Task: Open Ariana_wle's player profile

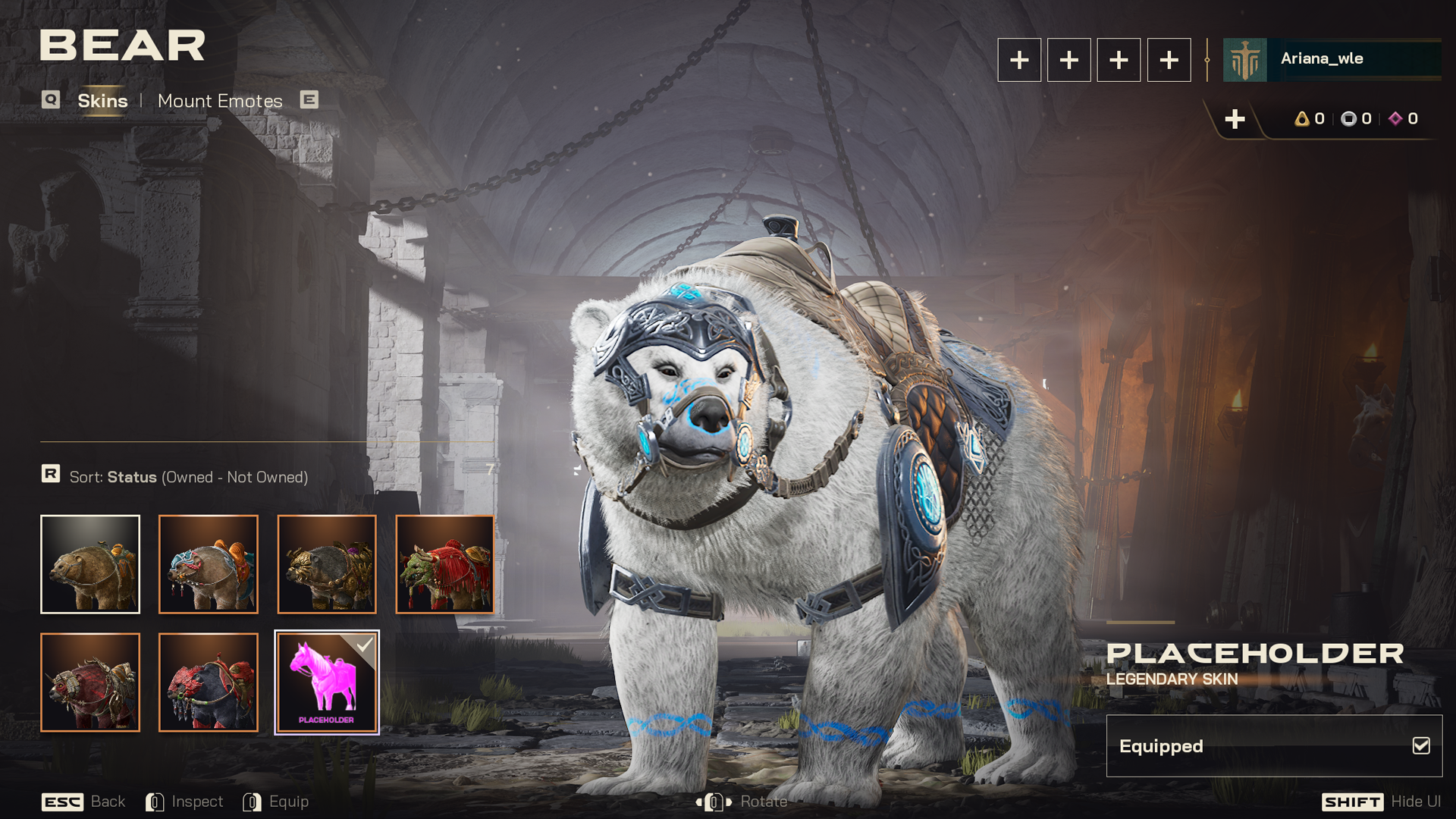Action: pos(1331,59)
